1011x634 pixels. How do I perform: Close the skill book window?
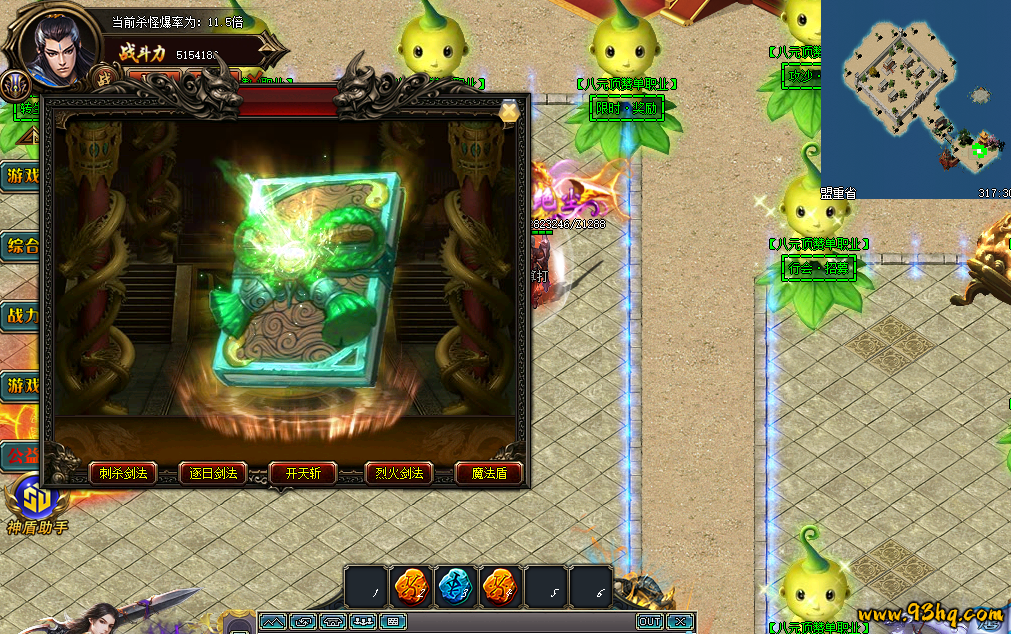coord(509,111)
